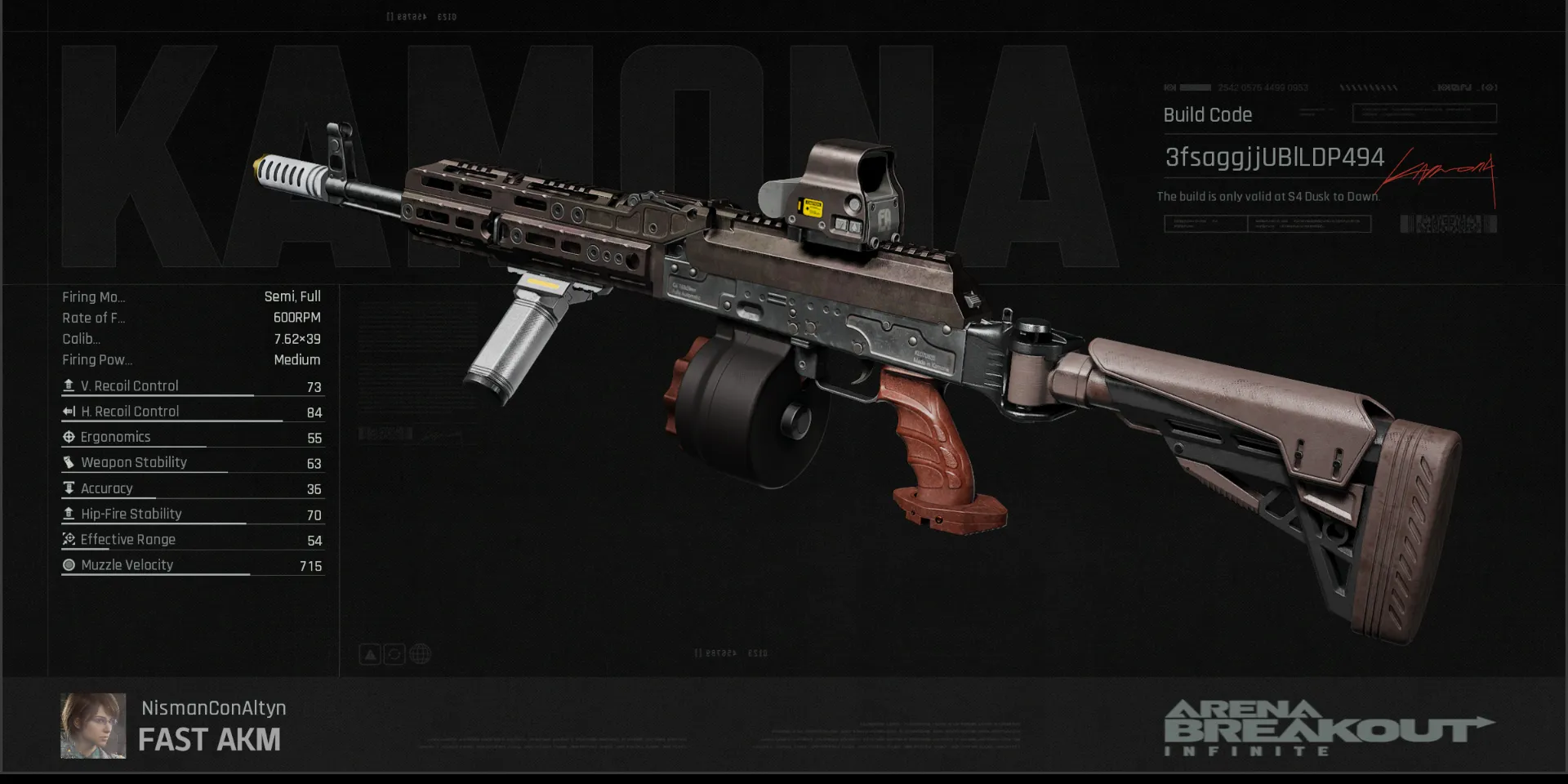Click the globe icon below the weapon
1568x784 pixels.
point(420,654)
